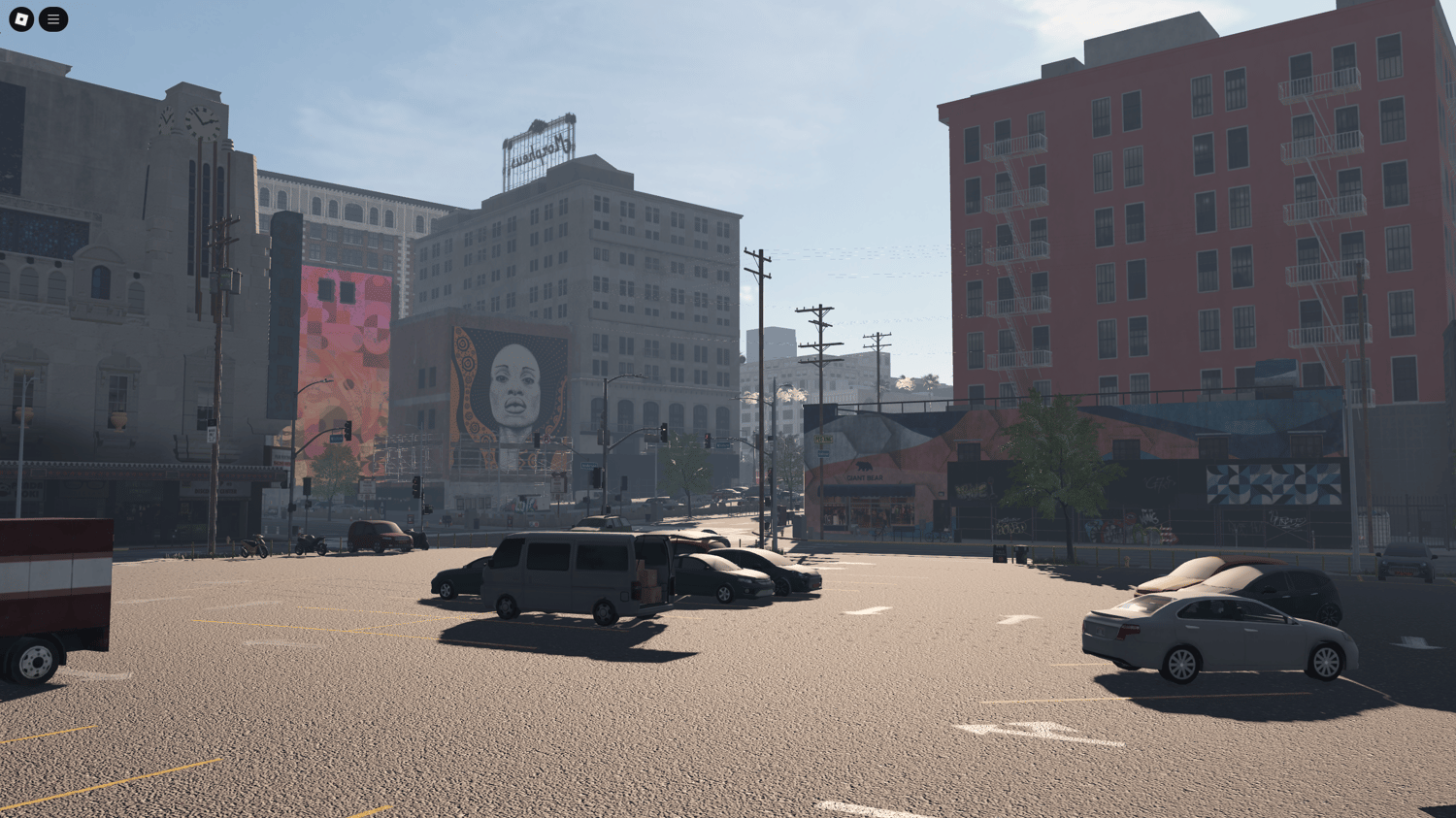Select the Giant Bear logo on the storefront
This screenshot has height=818, width=1456.
click(x=864, y=477)
